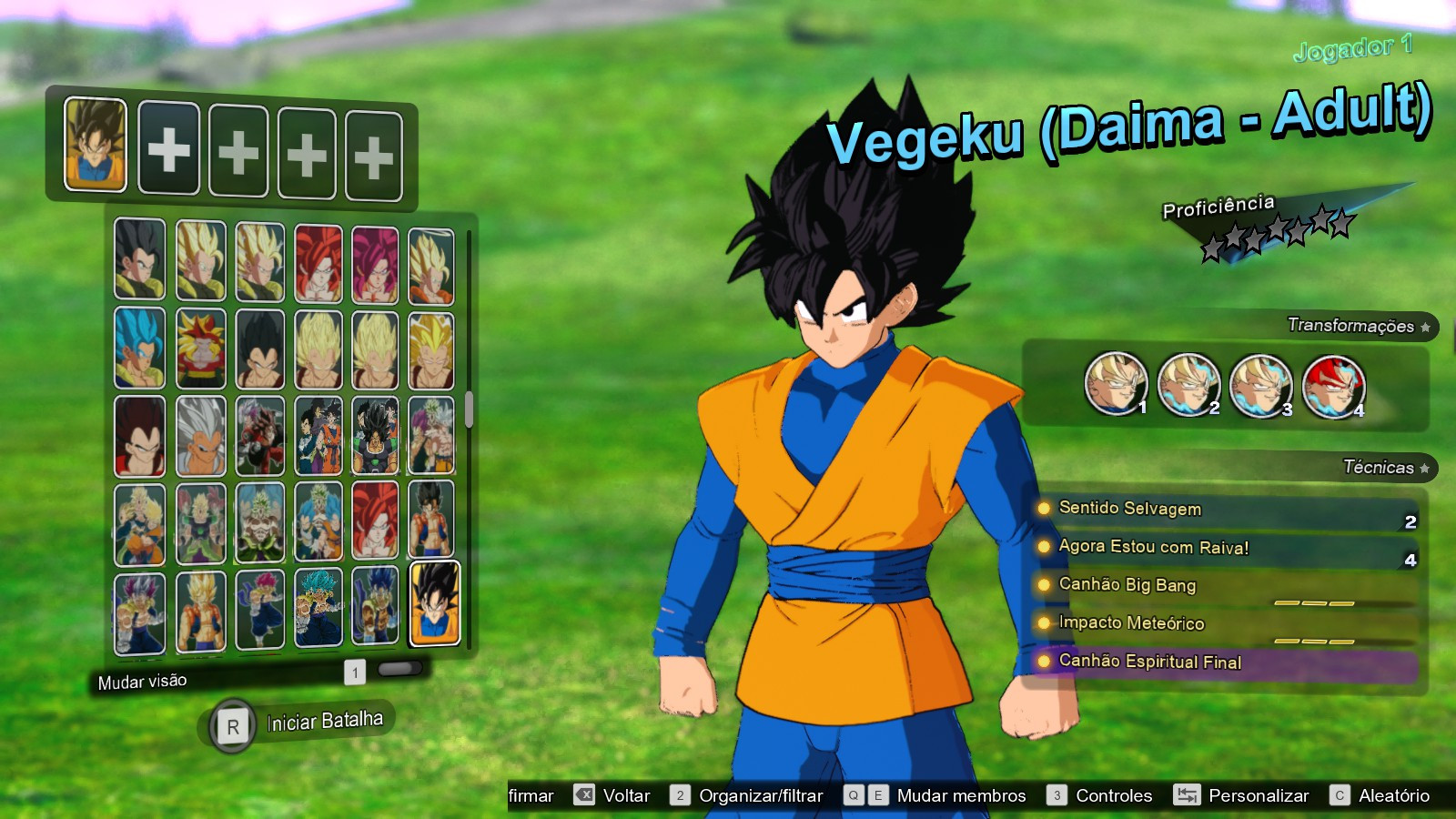Click the R button icon near Iniciar Batalha
This screenshot has height=819, width=1456.
pyautogui.click(x=235, y=724)
